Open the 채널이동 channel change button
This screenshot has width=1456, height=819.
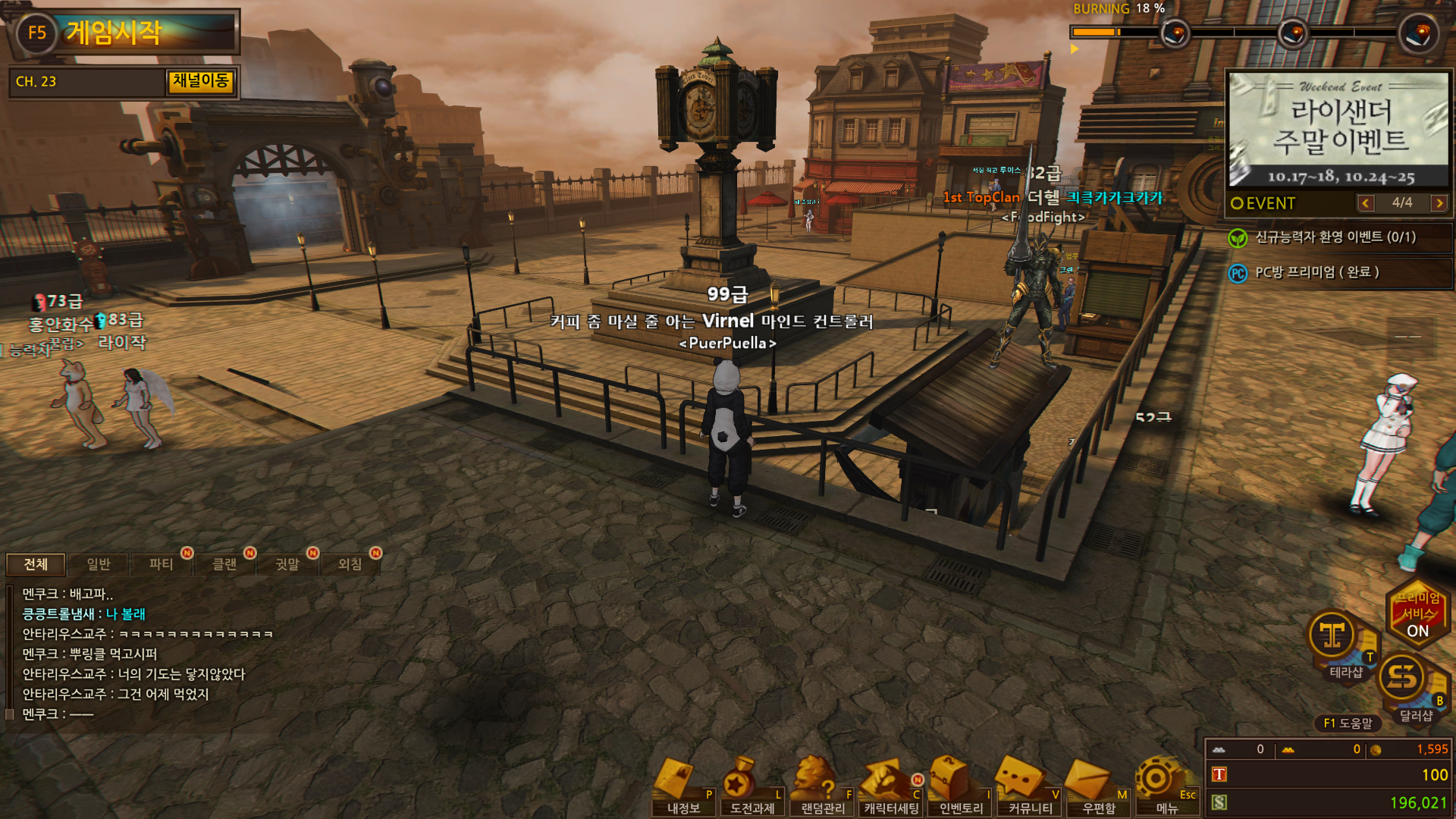pyautogui.click(x=200, y=81)
